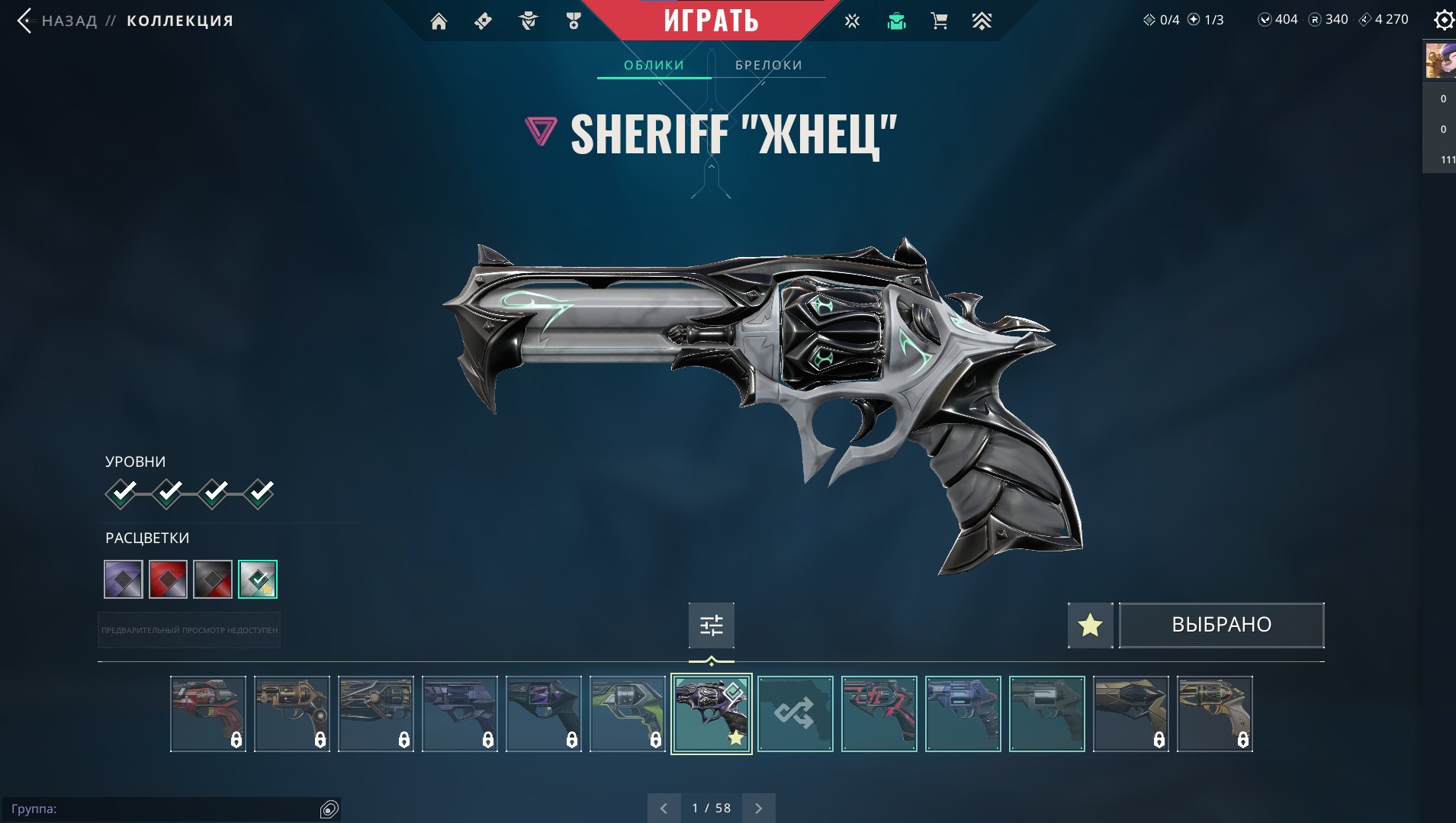The image size is (1456, 823).
Task: Choose the bright red color variant
Action: pos(168,579)
